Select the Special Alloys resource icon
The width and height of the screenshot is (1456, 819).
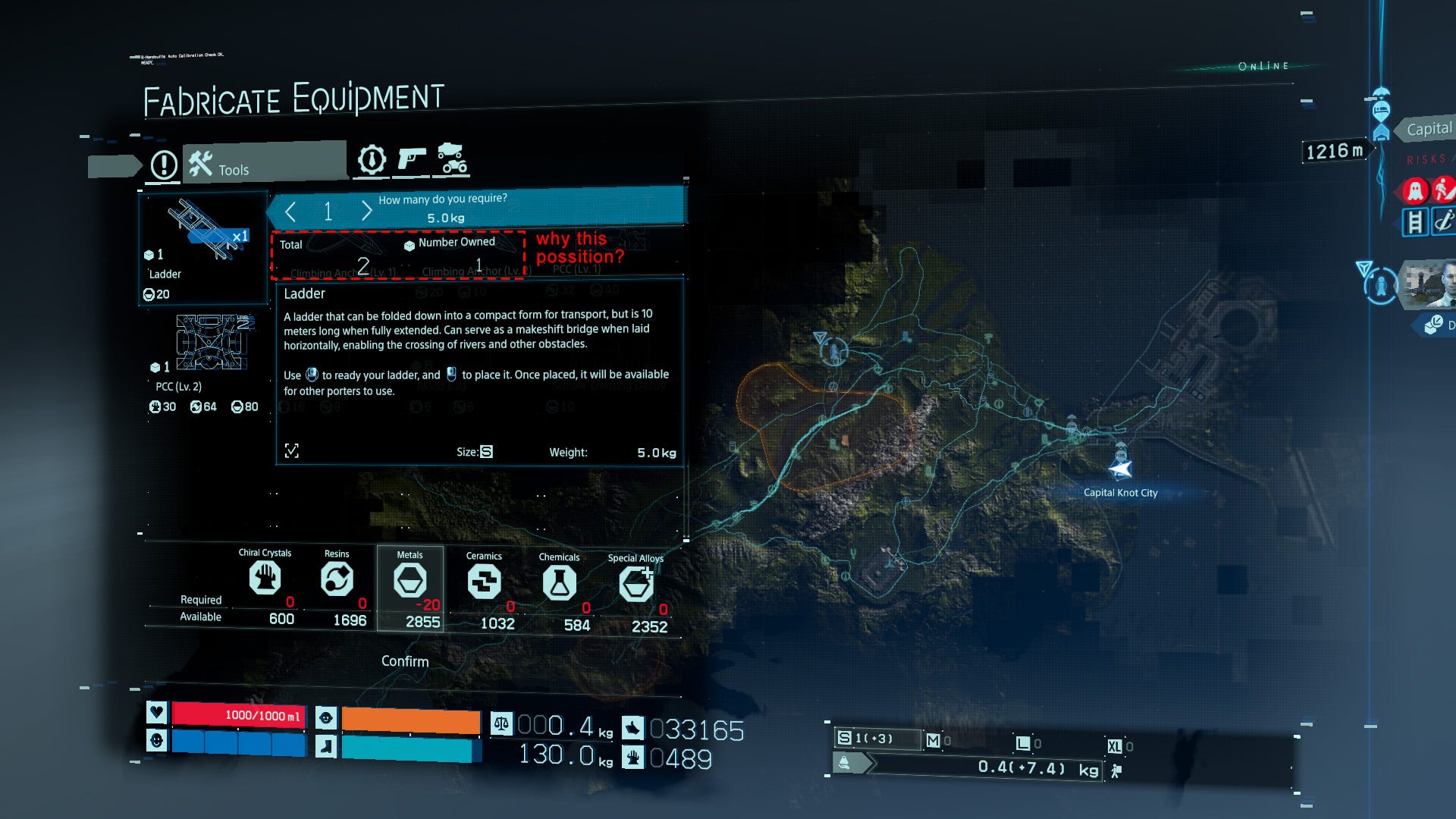pos(635,585)
